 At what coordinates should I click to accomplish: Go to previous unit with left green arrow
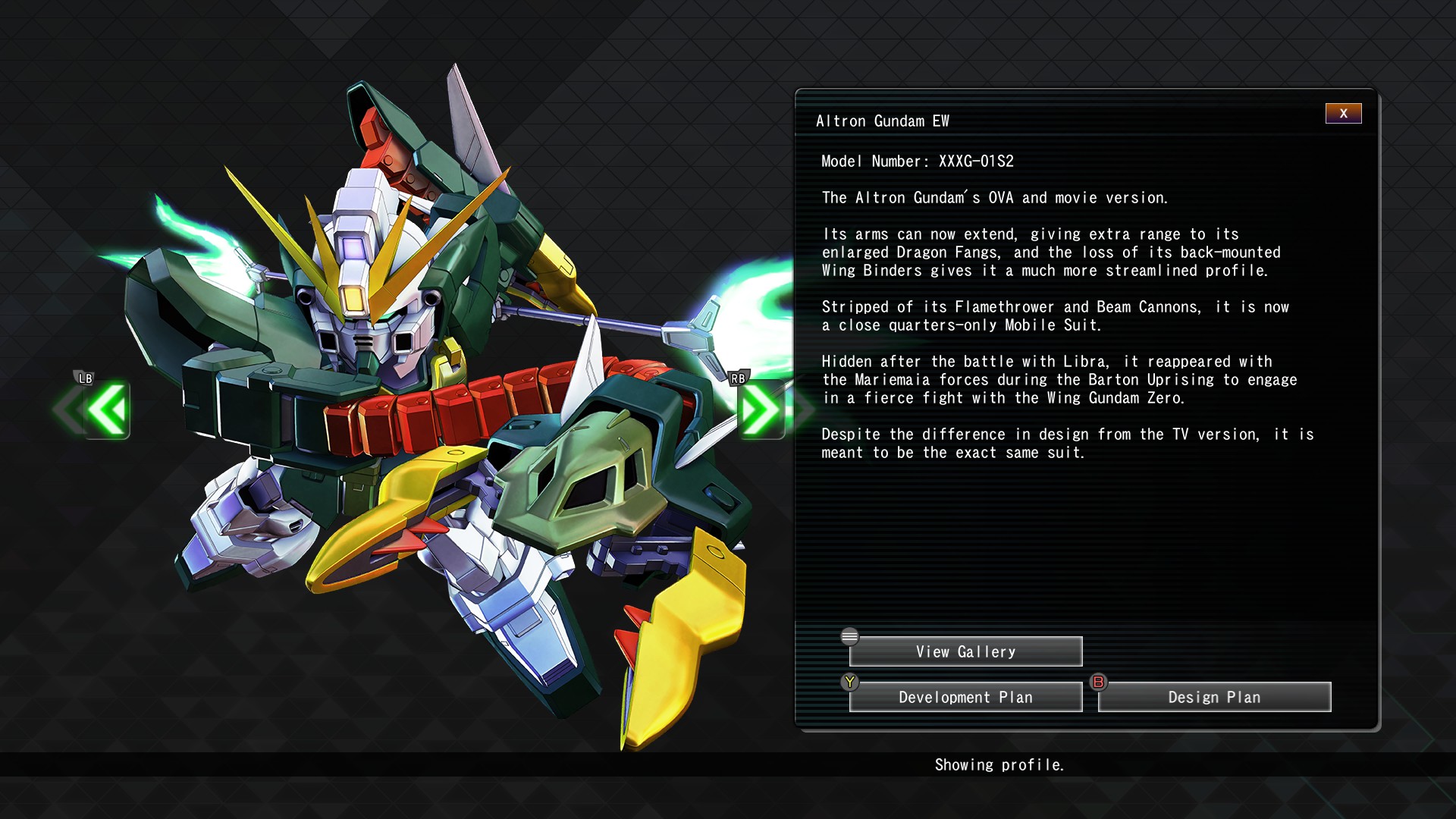tap(107, 410)
